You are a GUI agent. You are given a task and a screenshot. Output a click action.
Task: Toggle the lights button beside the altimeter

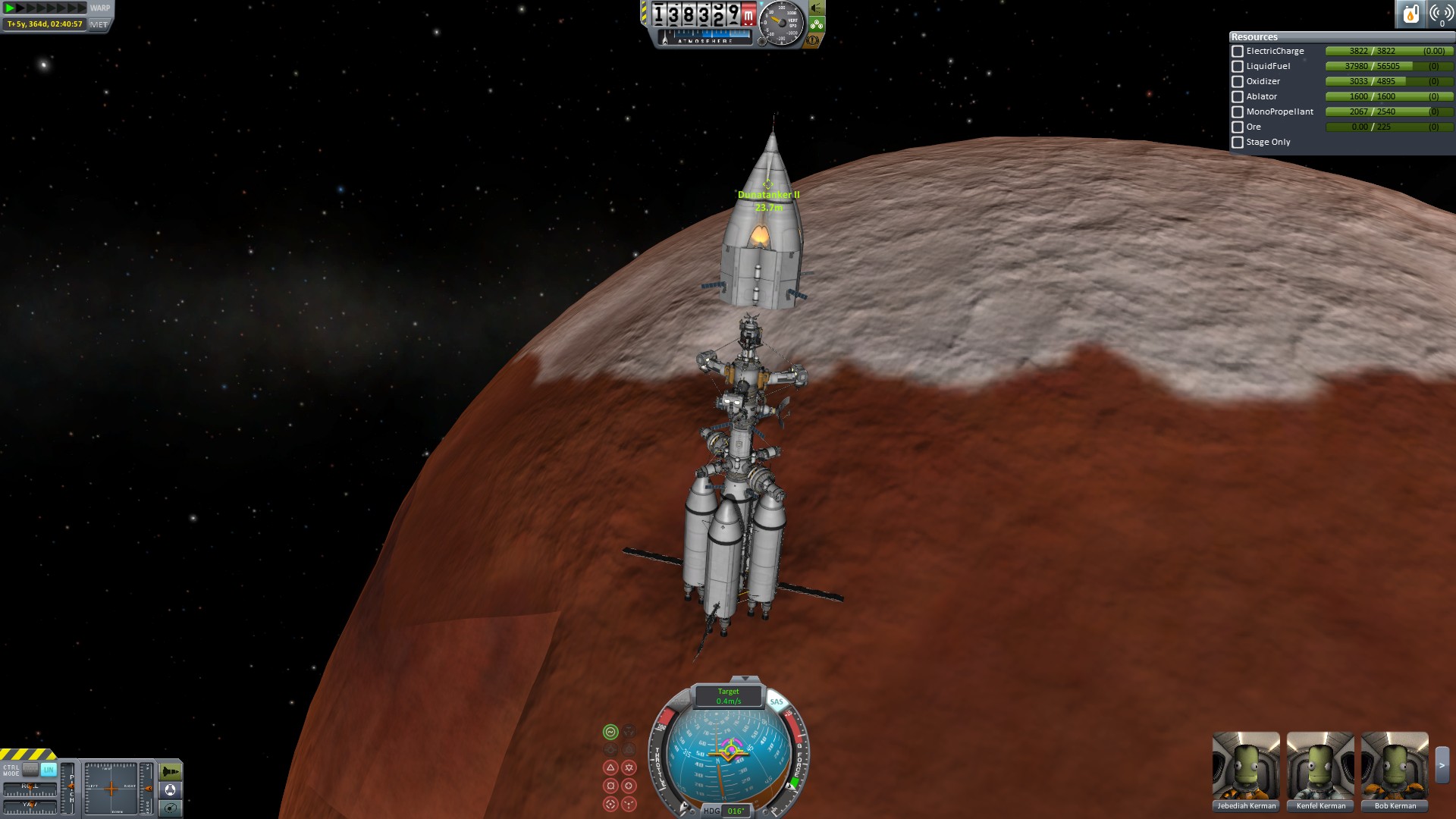click(817, 8)
